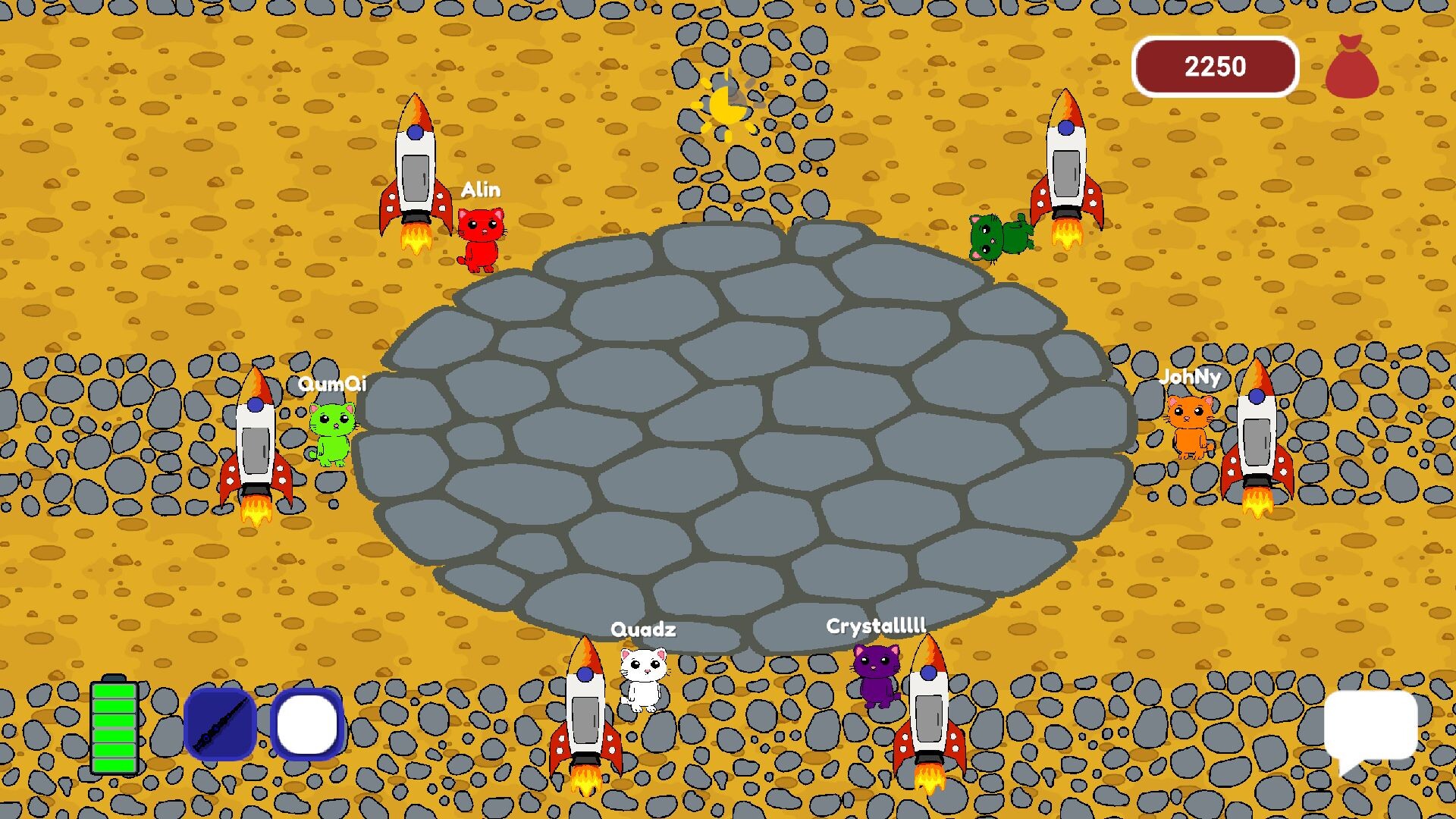
Task: Tap the white square item slot
Action: tap(307, 724)
